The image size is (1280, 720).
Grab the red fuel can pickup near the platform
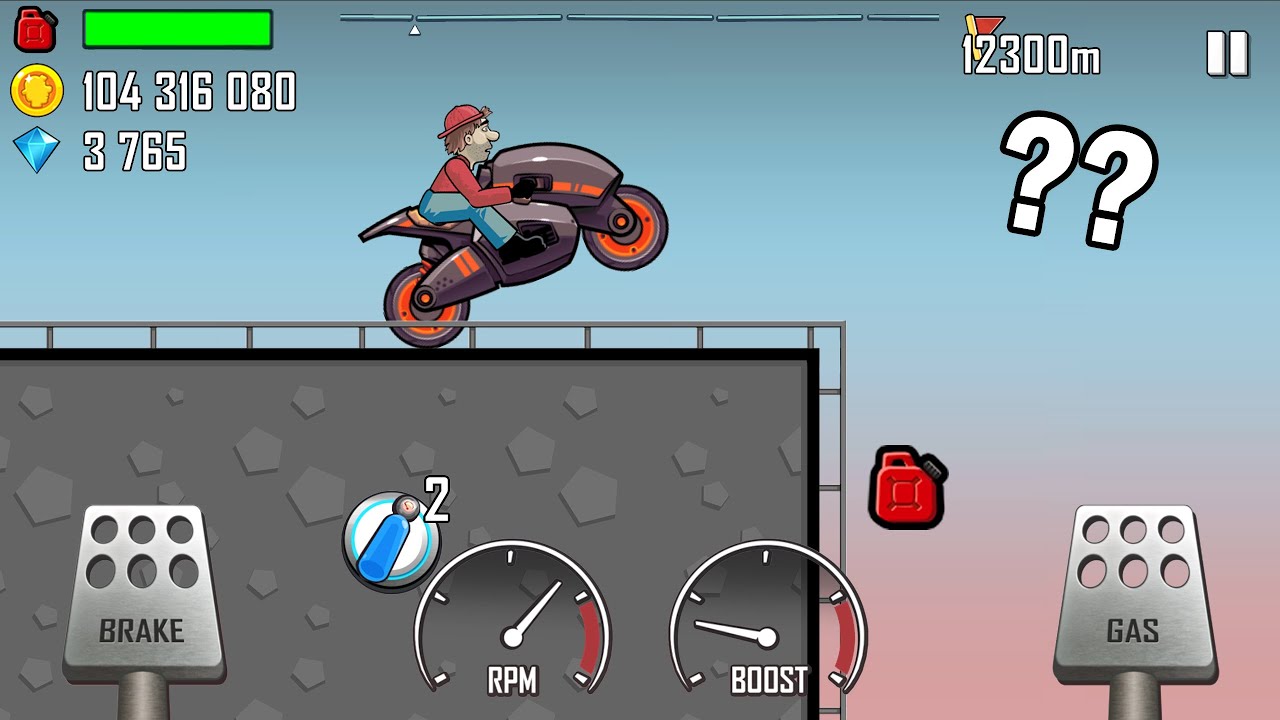906,490
